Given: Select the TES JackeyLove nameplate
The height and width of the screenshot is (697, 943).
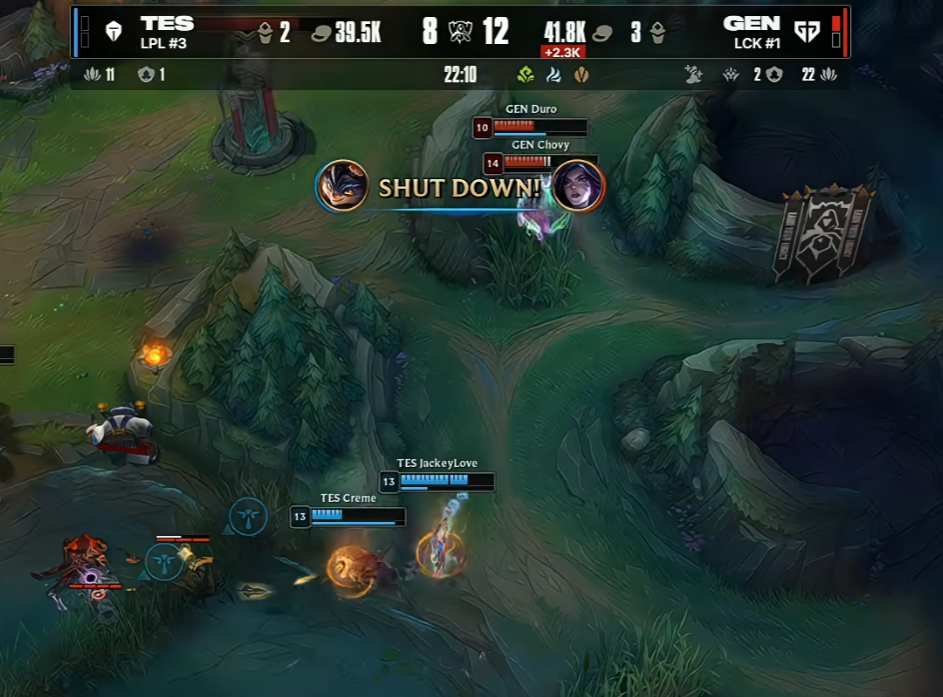Looking at the screenshot, I should 437,463.
